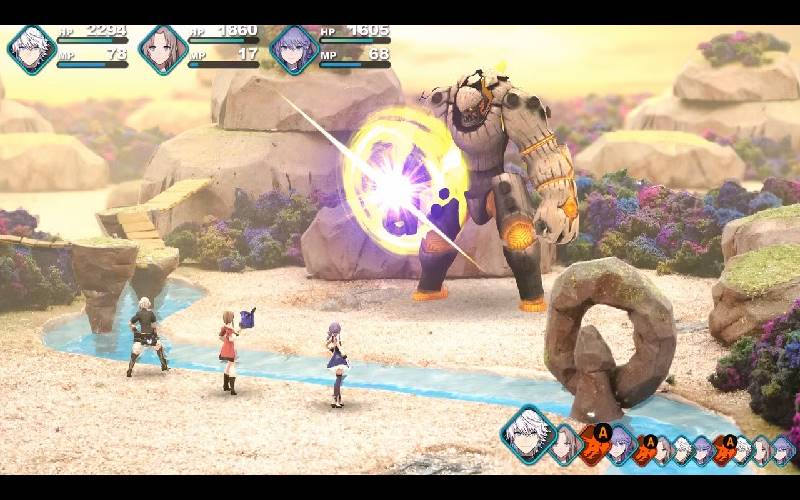This screenshot has width=800, height=500.
Task: Select the brown-haired party member portrait
Action: point(162,49)
